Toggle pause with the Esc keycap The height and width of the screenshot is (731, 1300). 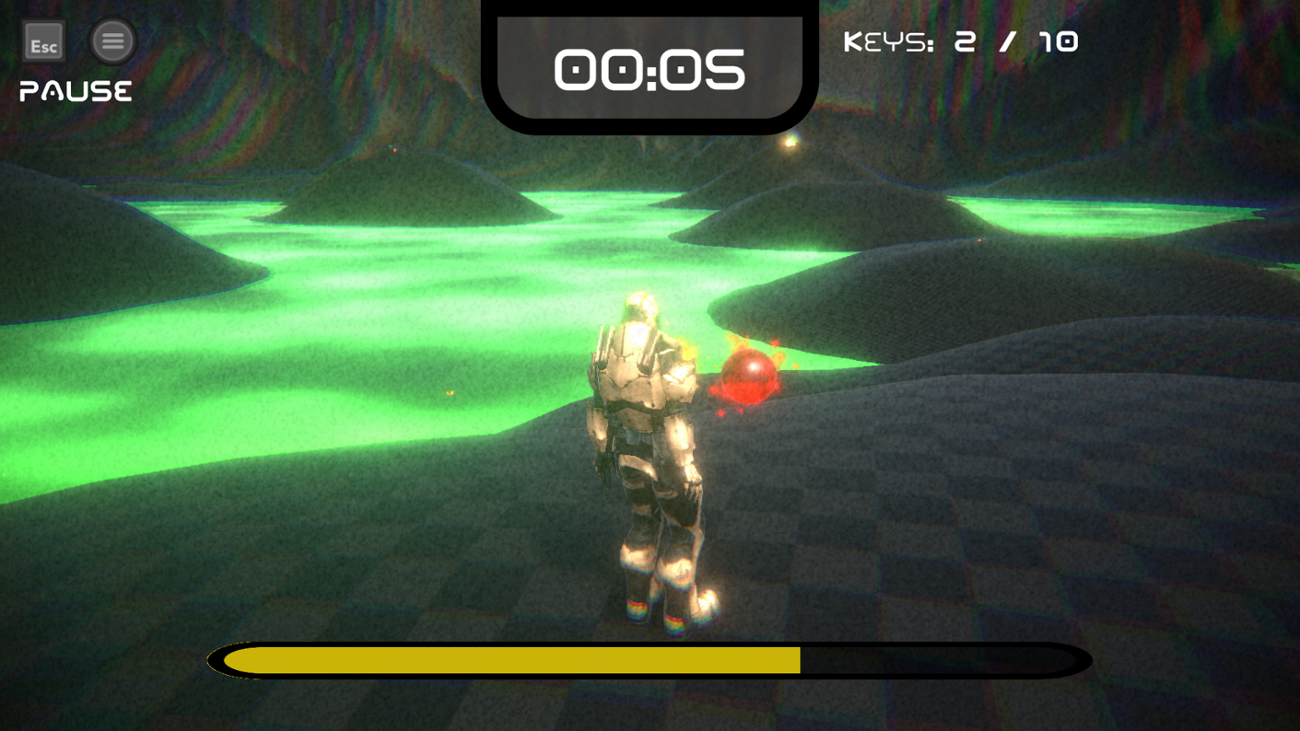coord(42,42)
